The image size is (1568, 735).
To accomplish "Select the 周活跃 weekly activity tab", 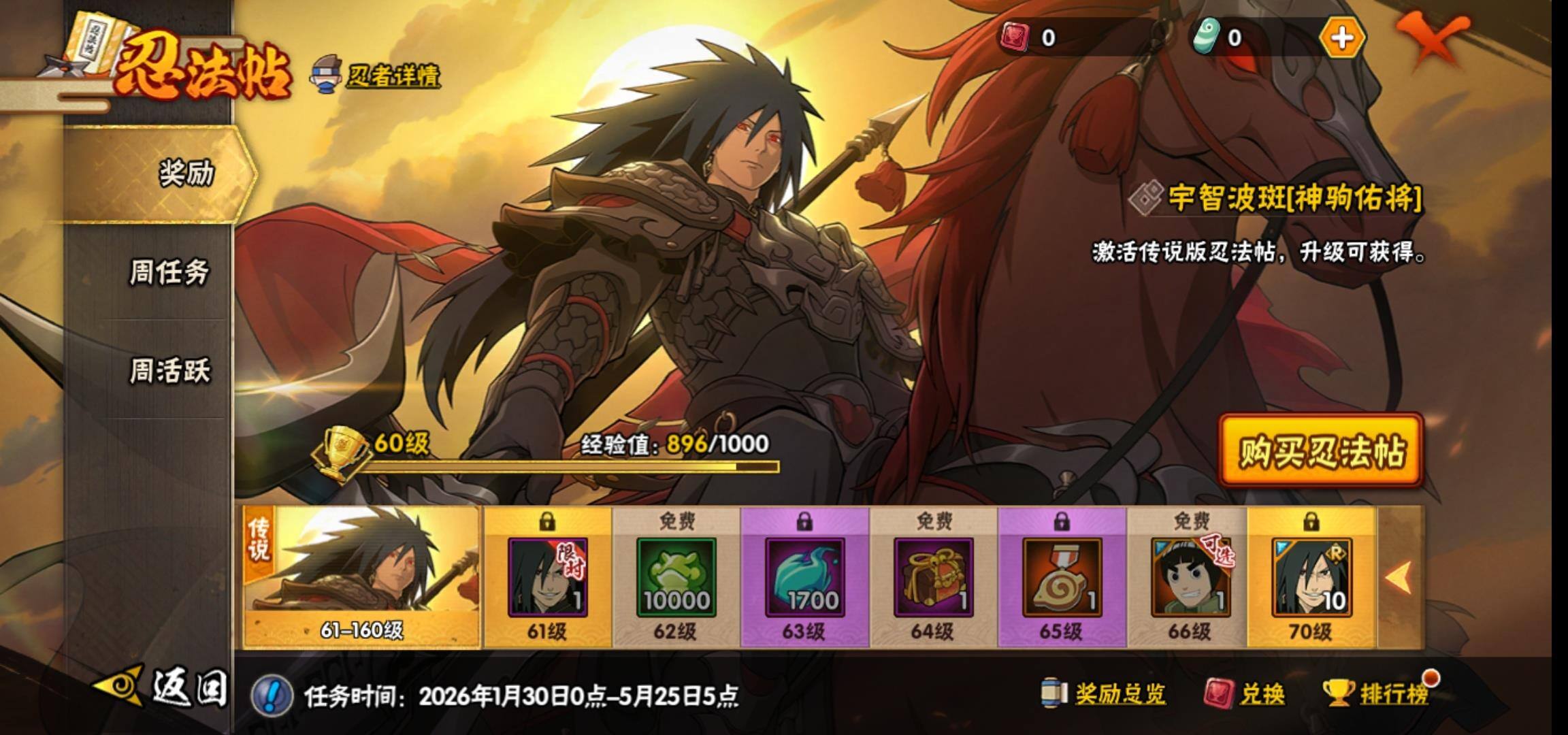I will coord(170,371).
